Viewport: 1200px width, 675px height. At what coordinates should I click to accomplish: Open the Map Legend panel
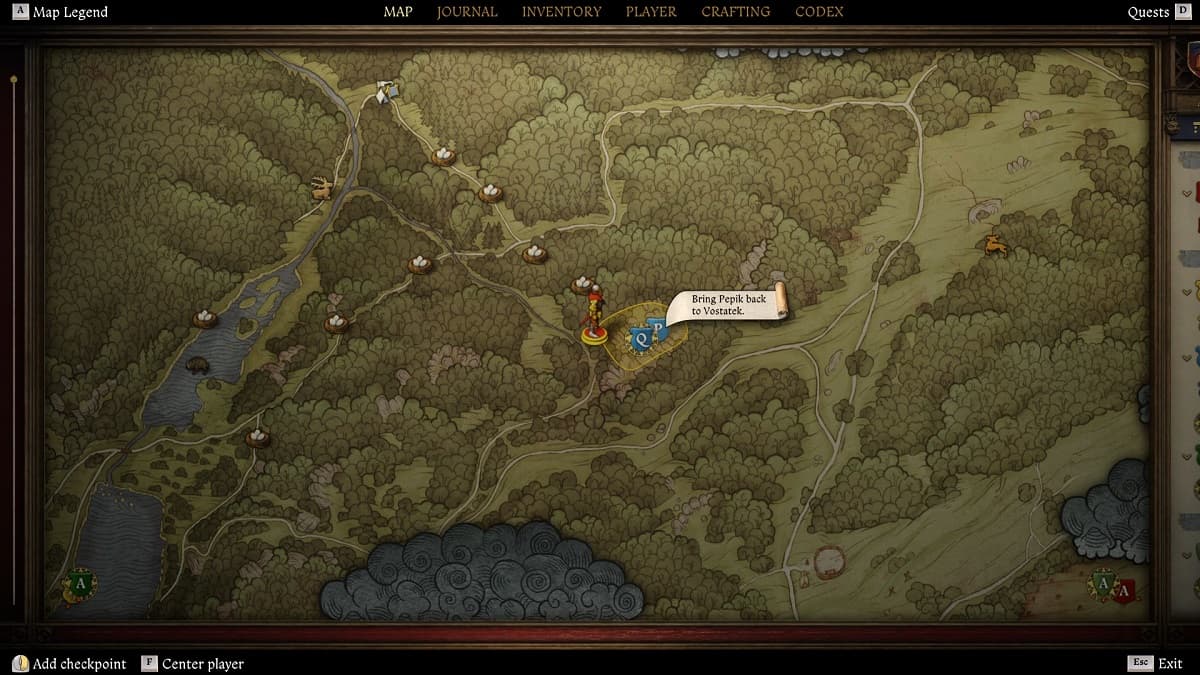coord(60,12)
